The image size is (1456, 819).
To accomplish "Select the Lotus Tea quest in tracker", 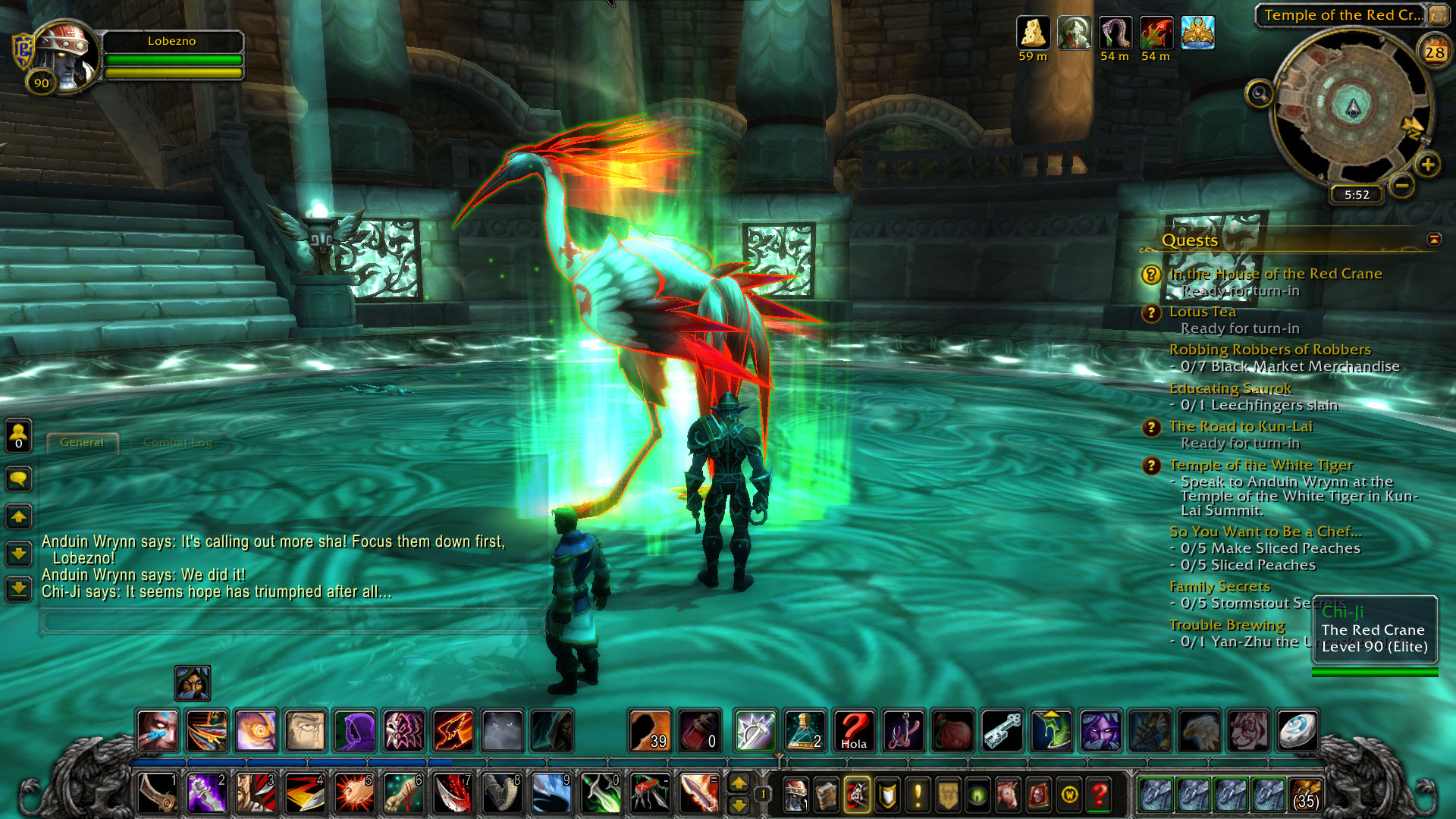I will [1202, 312].
